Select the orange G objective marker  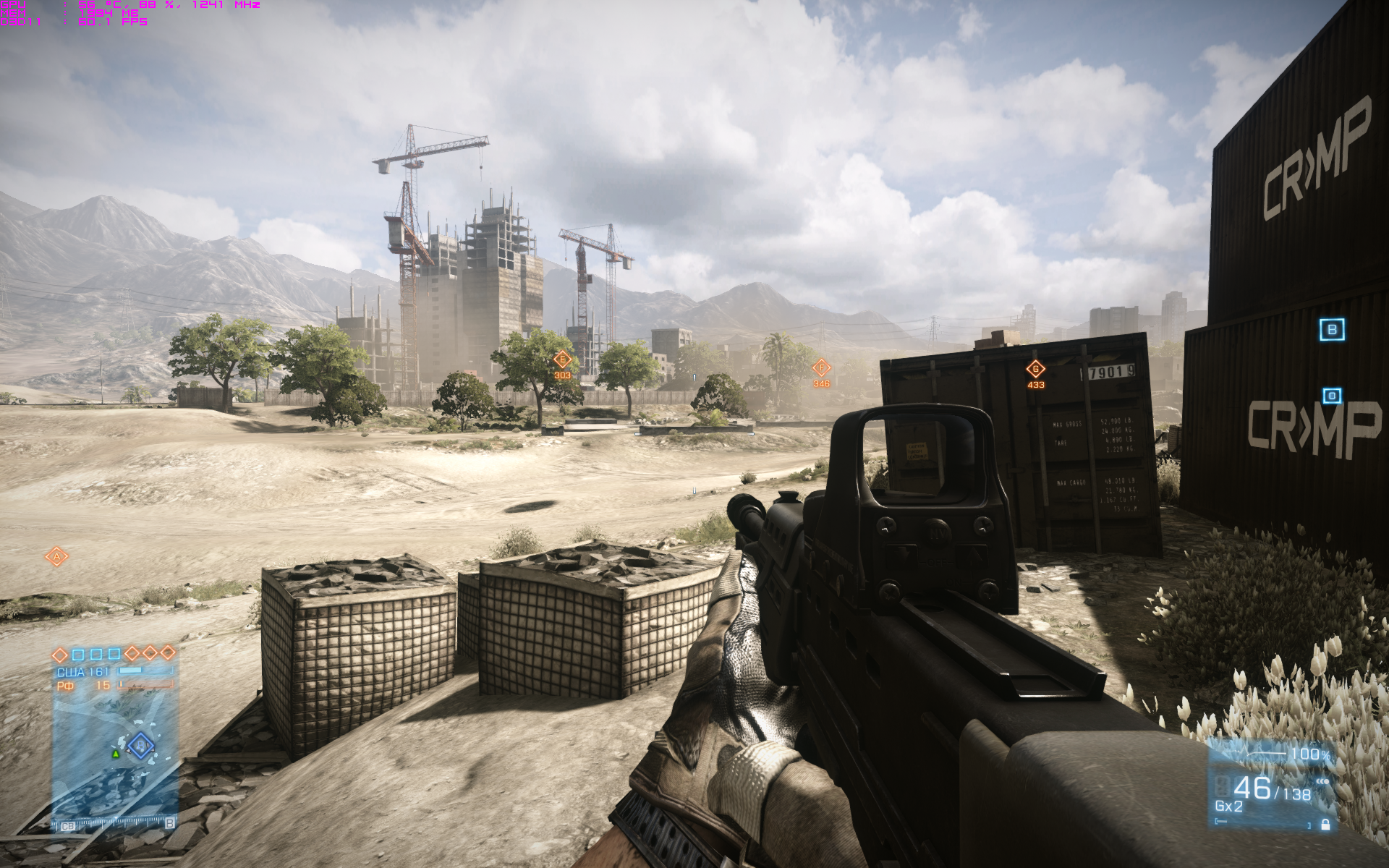point(1035,370)
